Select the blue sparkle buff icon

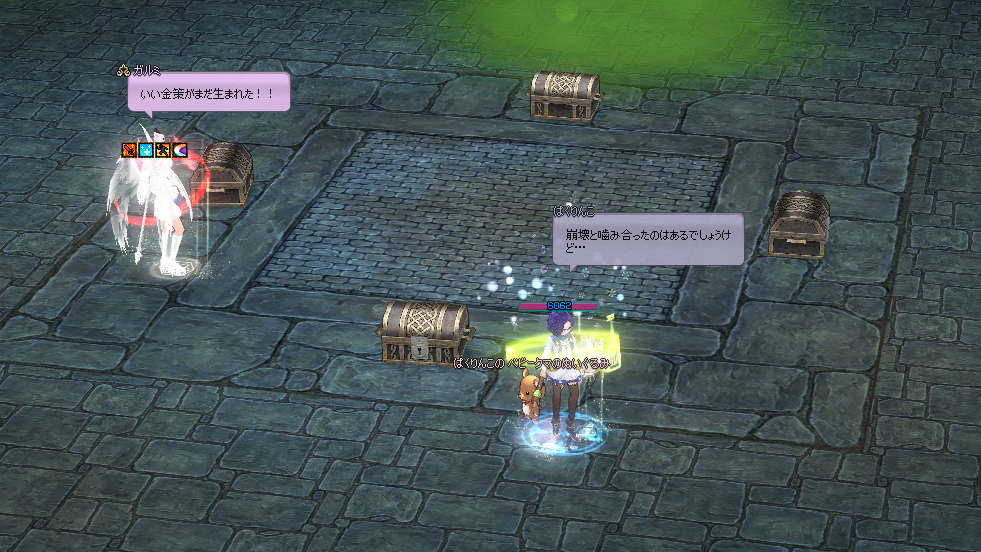coord(145,150)
